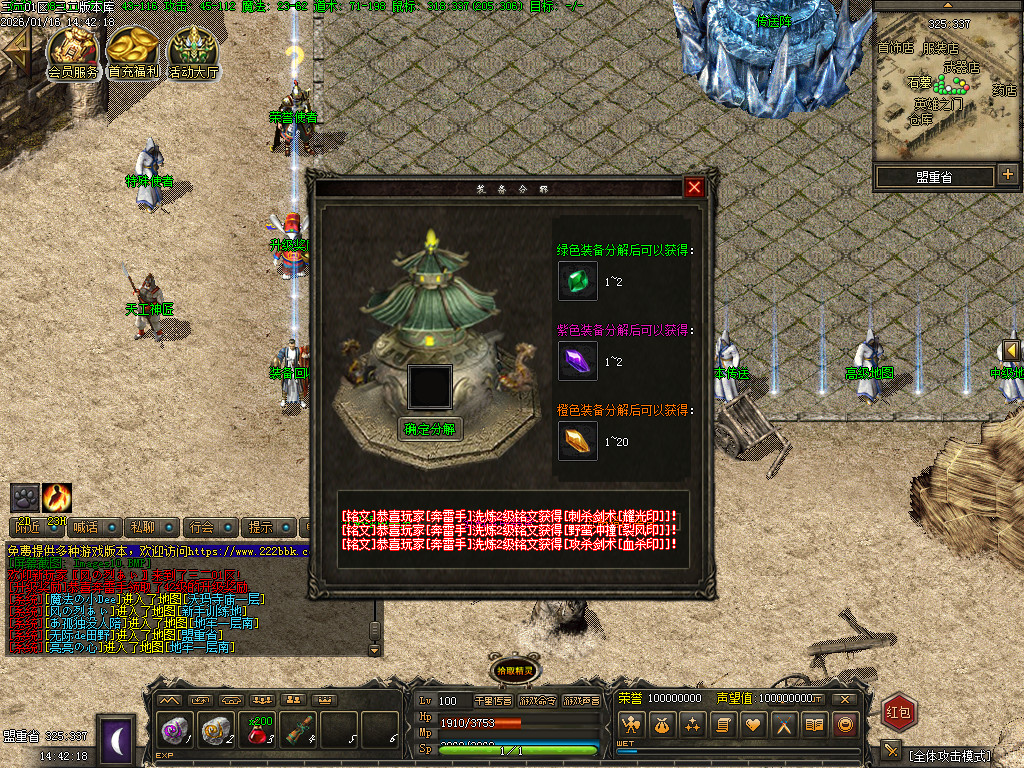Click the paw print pet icon
1024x768 pixels.
click(25, 497)
